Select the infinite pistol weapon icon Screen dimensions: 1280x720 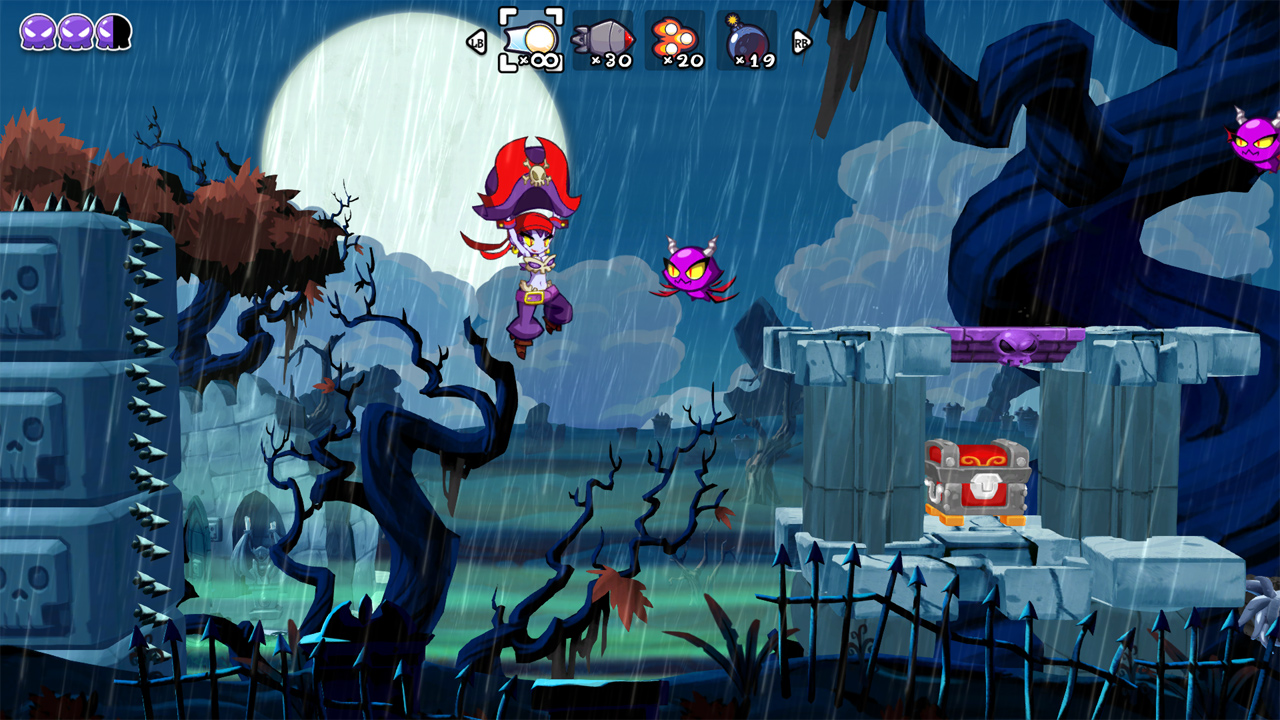coord(534,38)
